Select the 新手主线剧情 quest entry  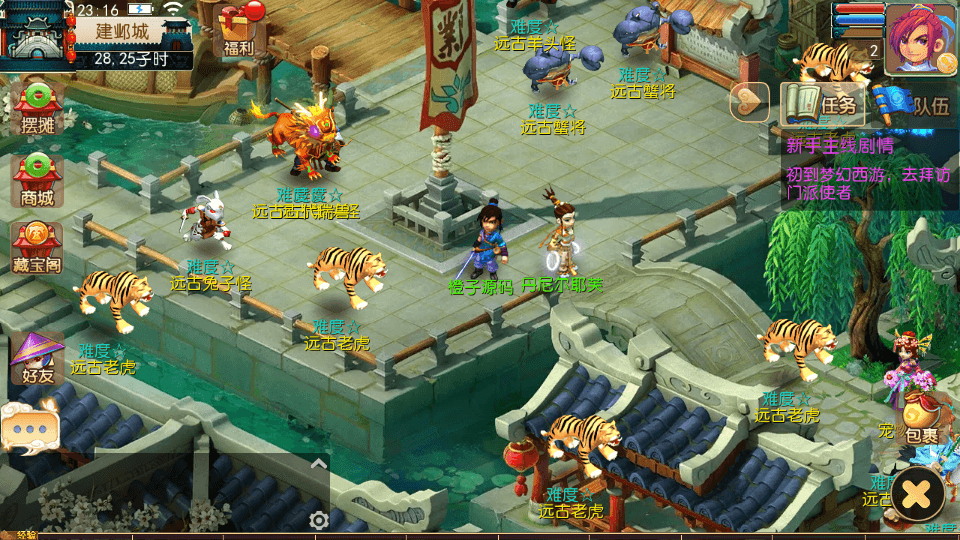coord(840,146)
